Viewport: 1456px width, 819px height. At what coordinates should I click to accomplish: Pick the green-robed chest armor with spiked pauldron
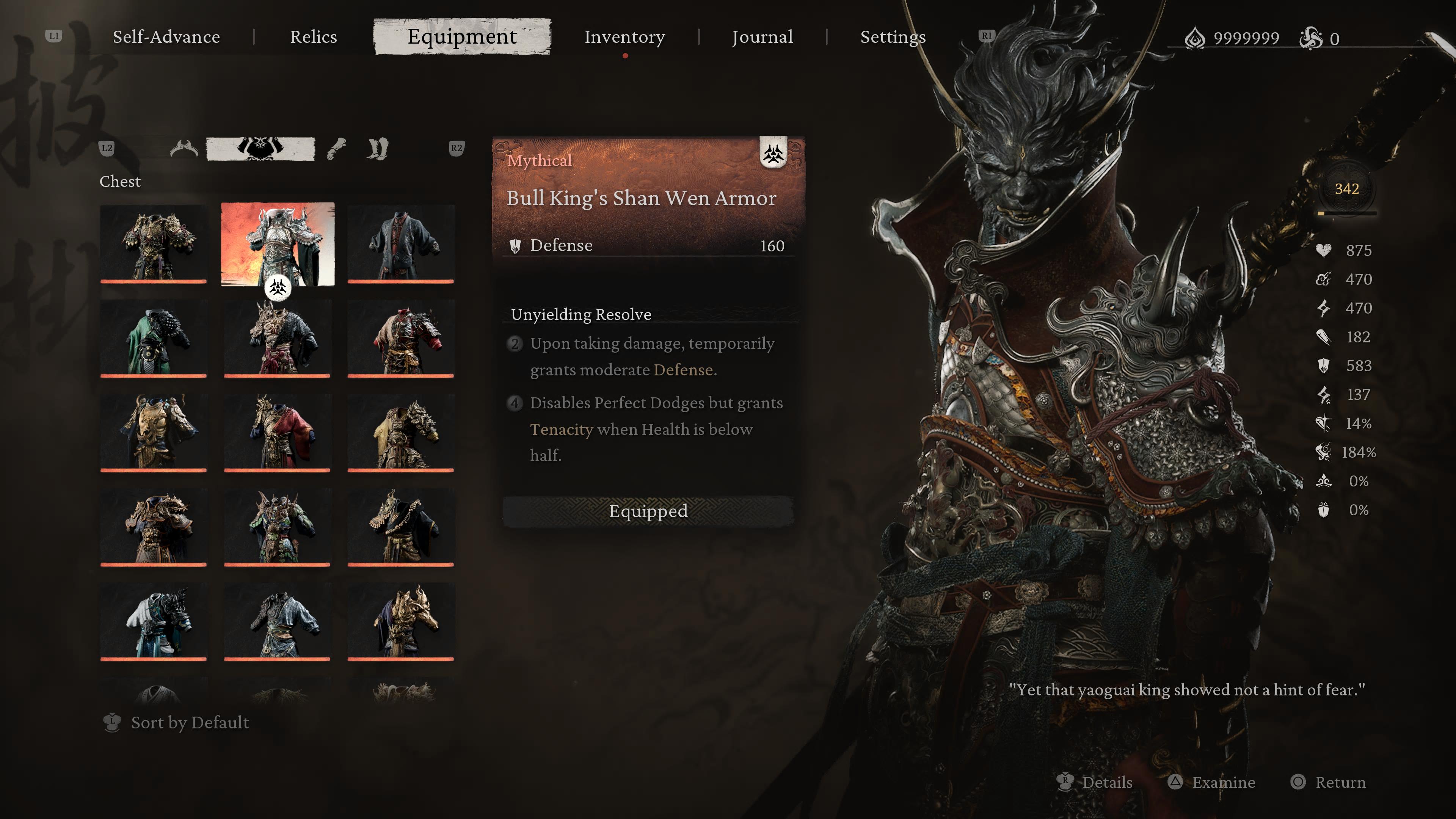pyautogui.click(x=154, y=338)
